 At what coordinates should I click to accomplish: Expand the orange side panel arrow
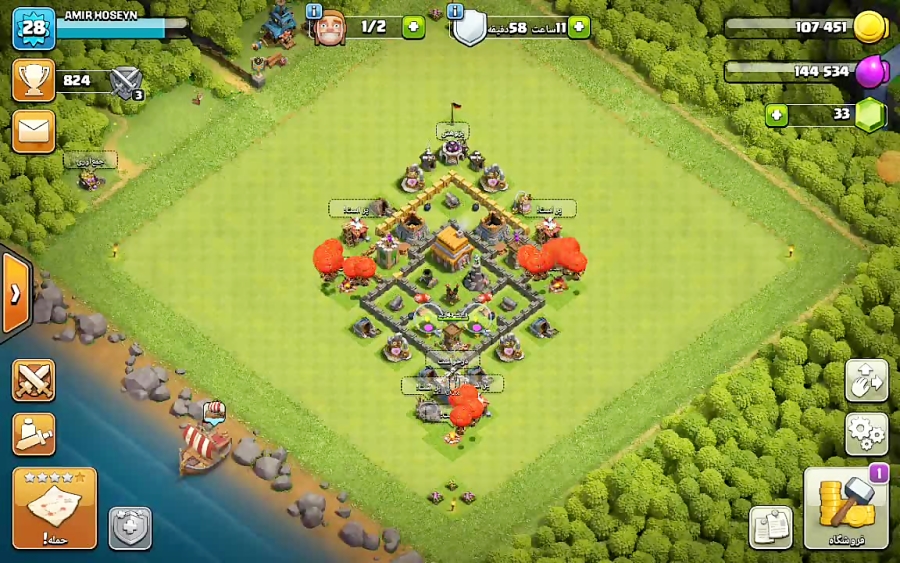point(16,294)
